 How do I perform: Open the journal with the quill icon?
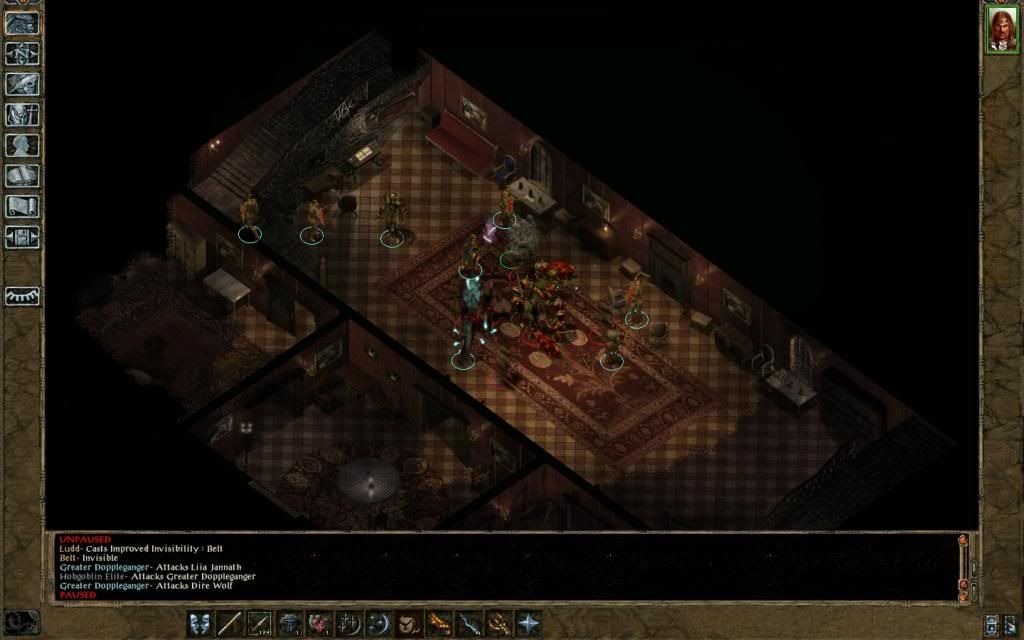point(22,83)
